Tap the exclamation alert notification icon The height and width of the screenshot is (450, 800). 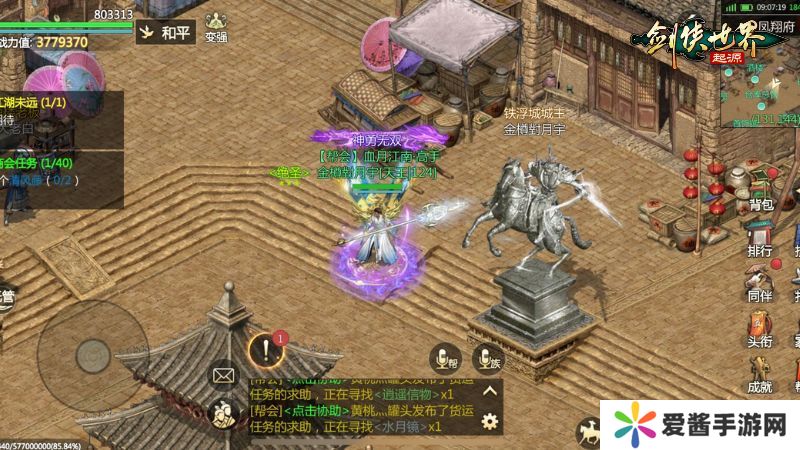click(265, 350)
